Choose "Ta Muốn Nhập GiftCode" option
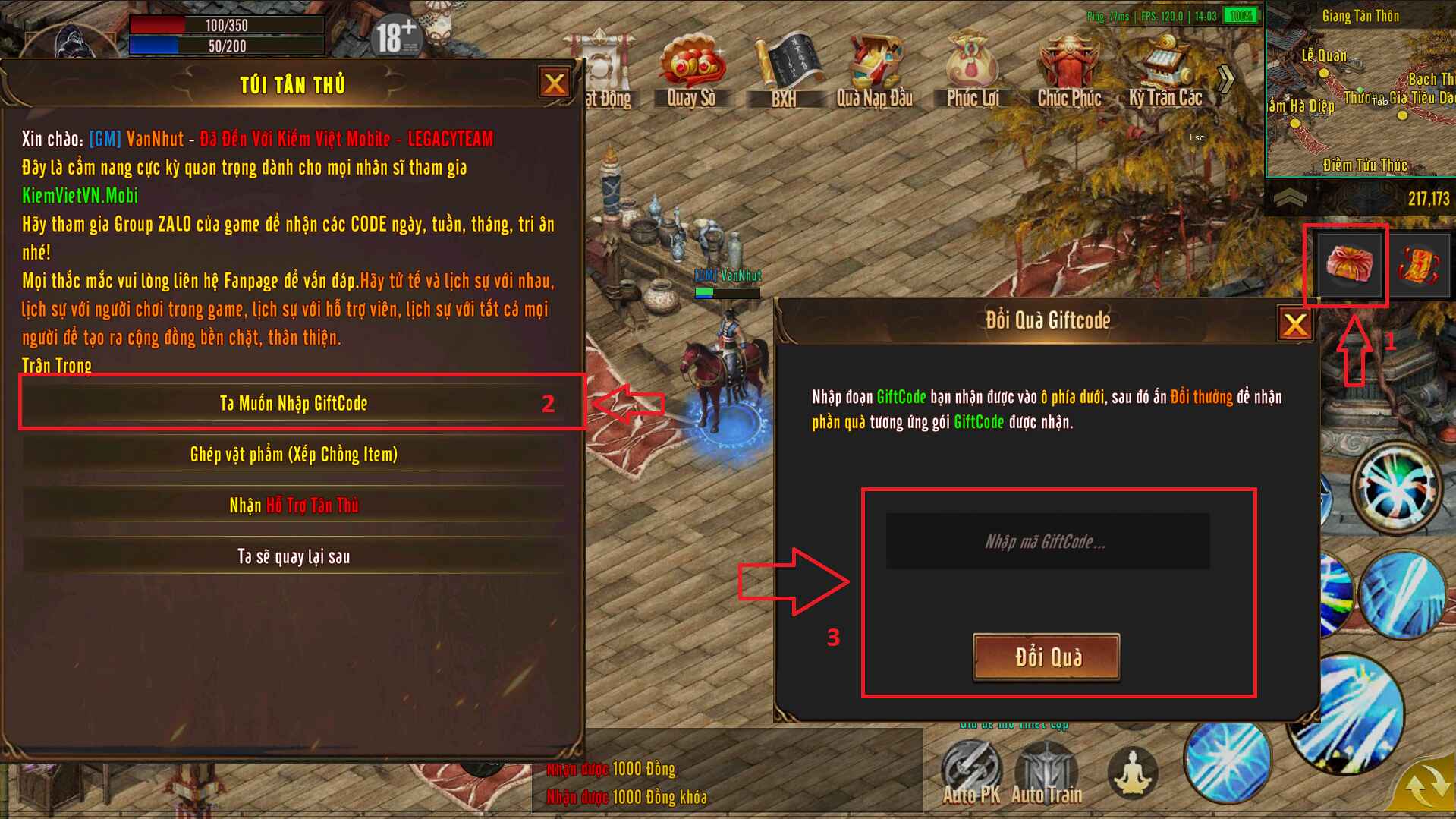This screenshot has width=1456, height=819. click(294, 403)
